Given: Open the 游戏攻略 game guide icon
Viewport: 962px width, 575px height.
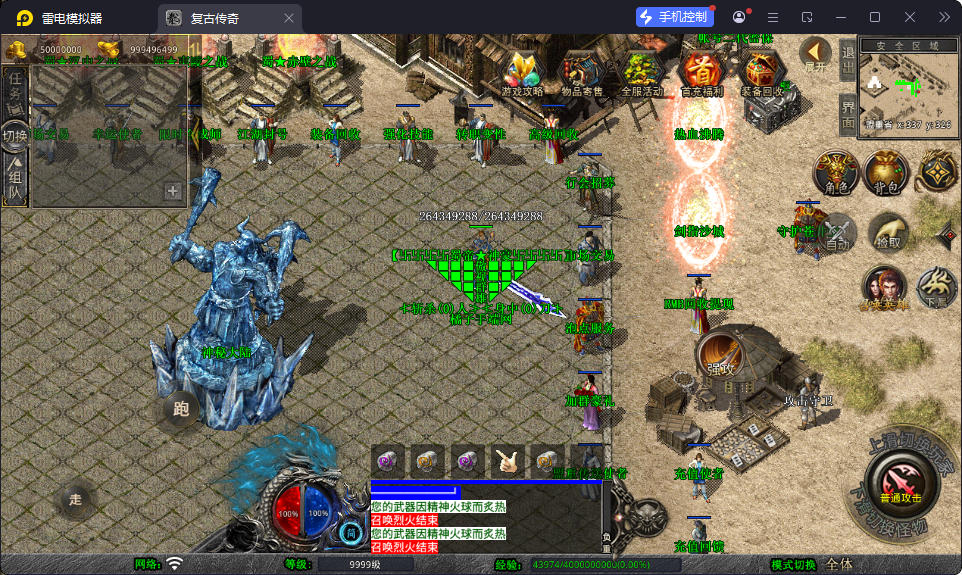Looking at the screenshot, I should click(x=522, y=72).
